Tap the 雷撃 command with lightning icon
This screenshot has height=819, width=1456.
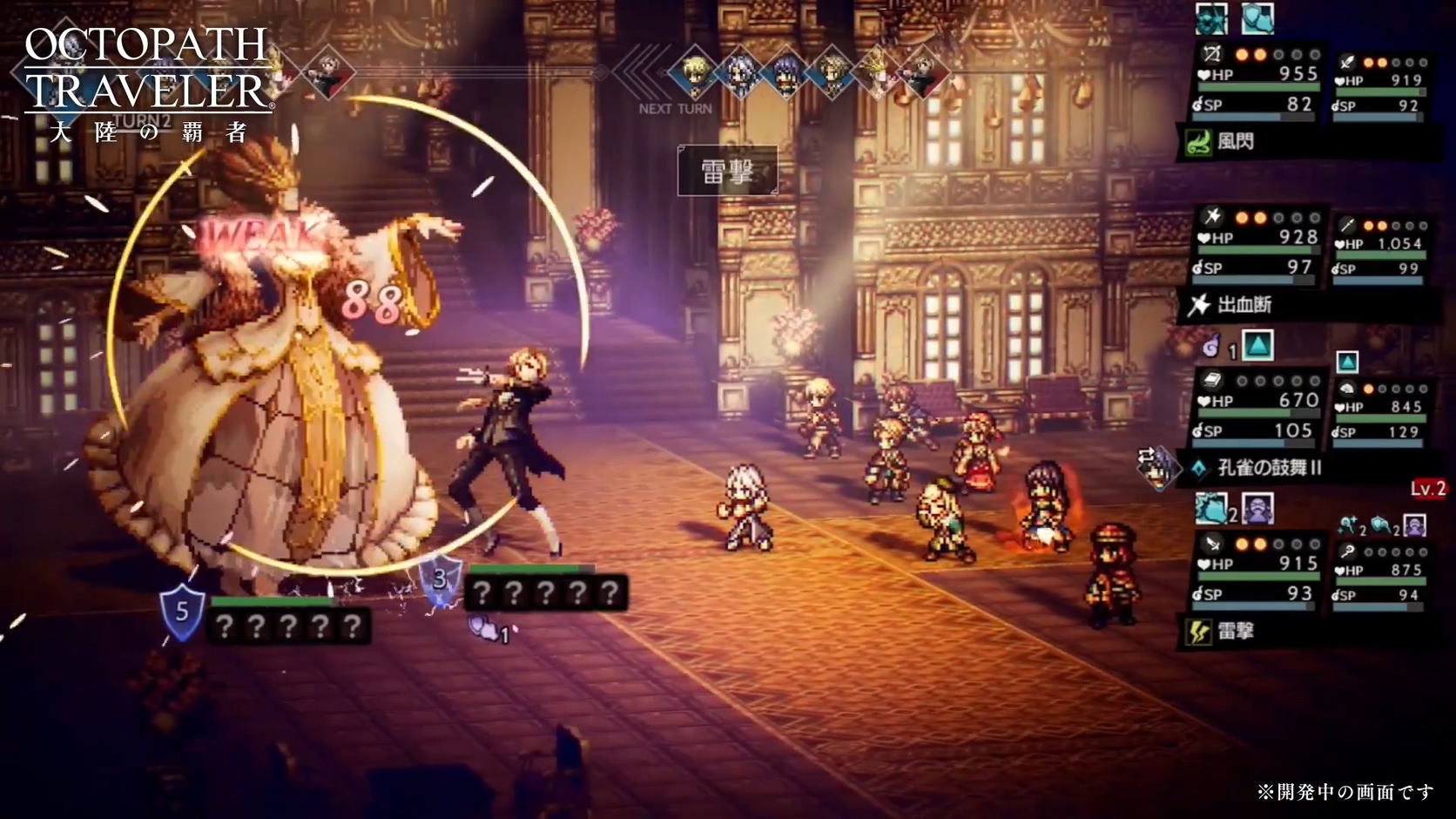coord(1235,632)
